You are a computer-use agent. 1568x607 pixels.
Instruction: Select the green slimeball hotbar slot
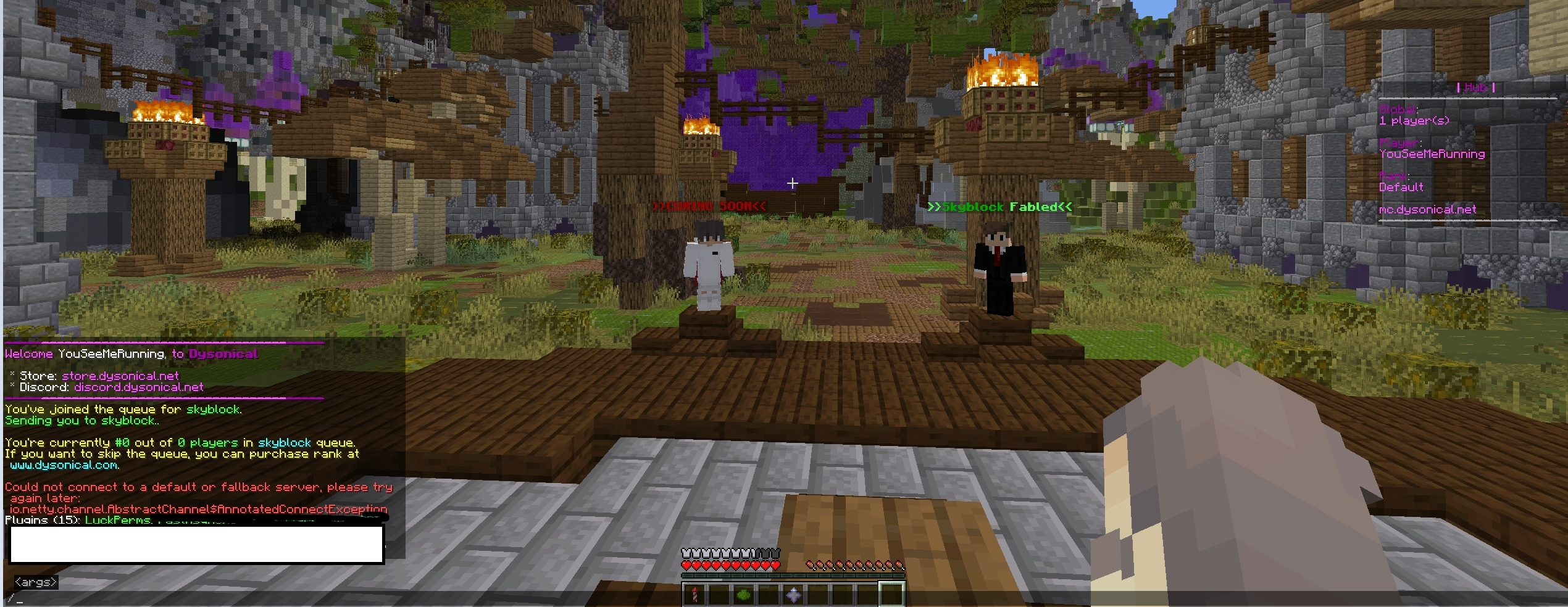tap(744, 595)
